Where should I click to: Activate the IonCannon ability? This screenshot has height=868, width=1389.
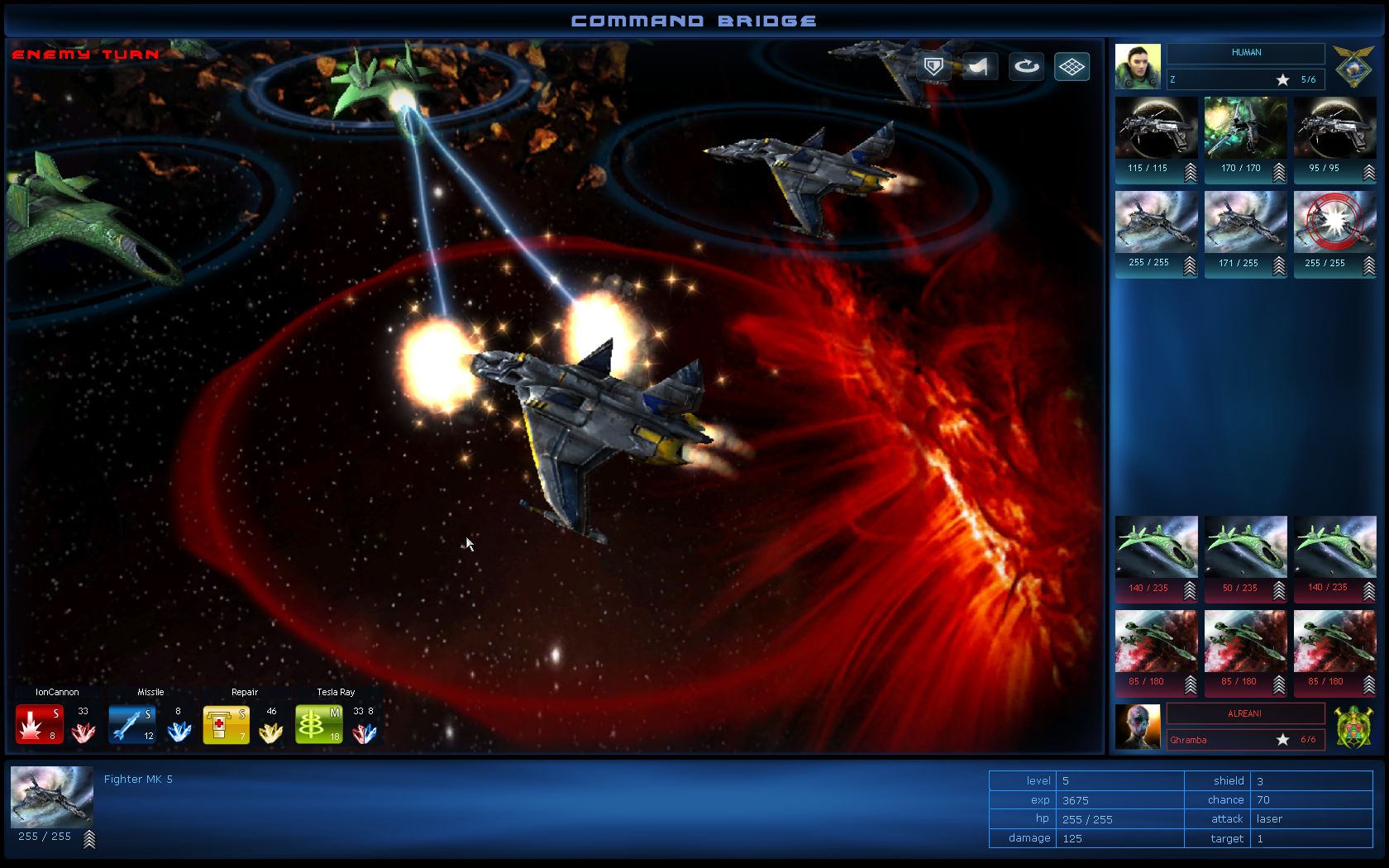pos(39,722)
